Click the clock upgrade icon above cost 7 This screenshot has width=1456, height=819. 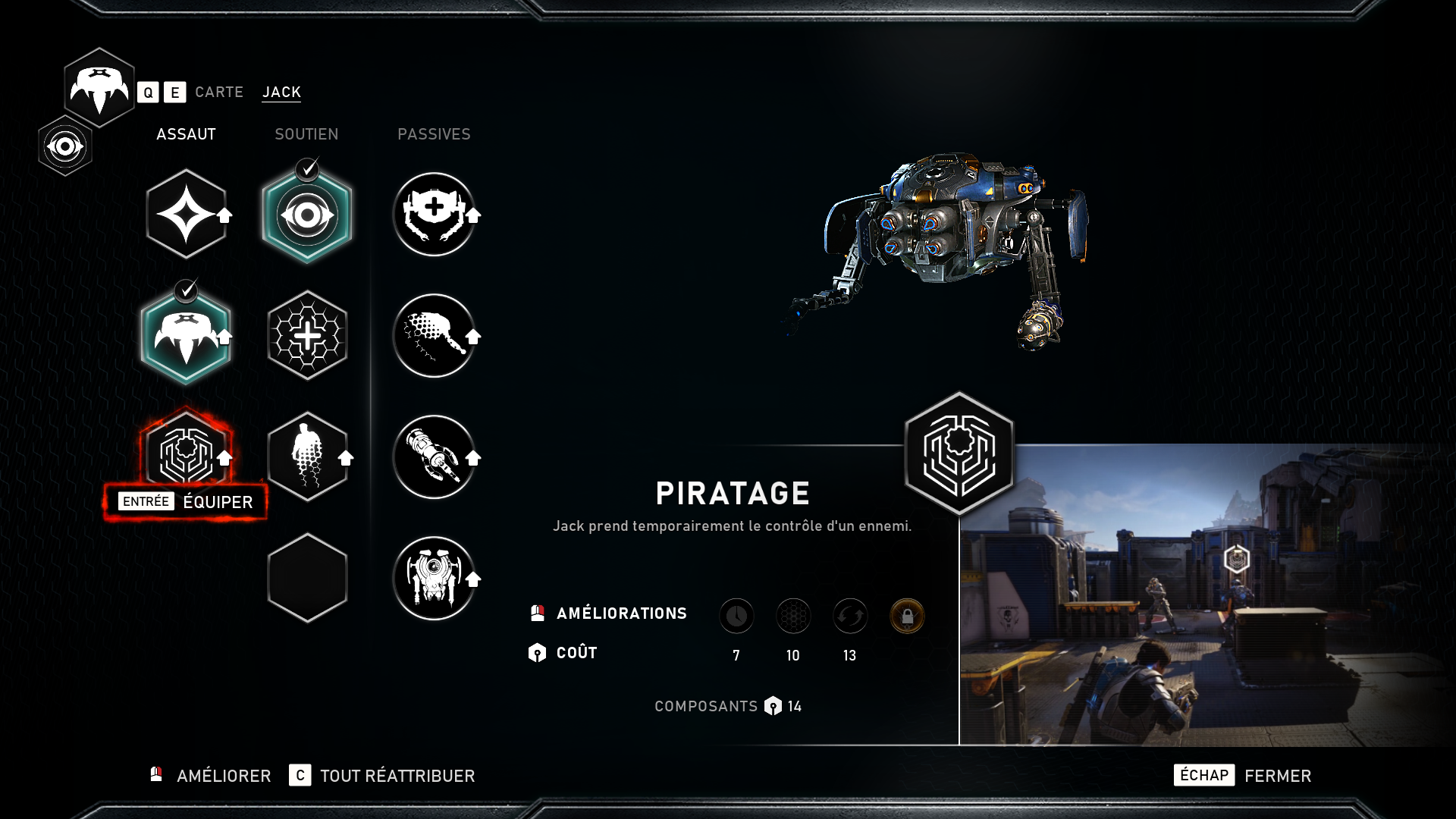(736, 616)
